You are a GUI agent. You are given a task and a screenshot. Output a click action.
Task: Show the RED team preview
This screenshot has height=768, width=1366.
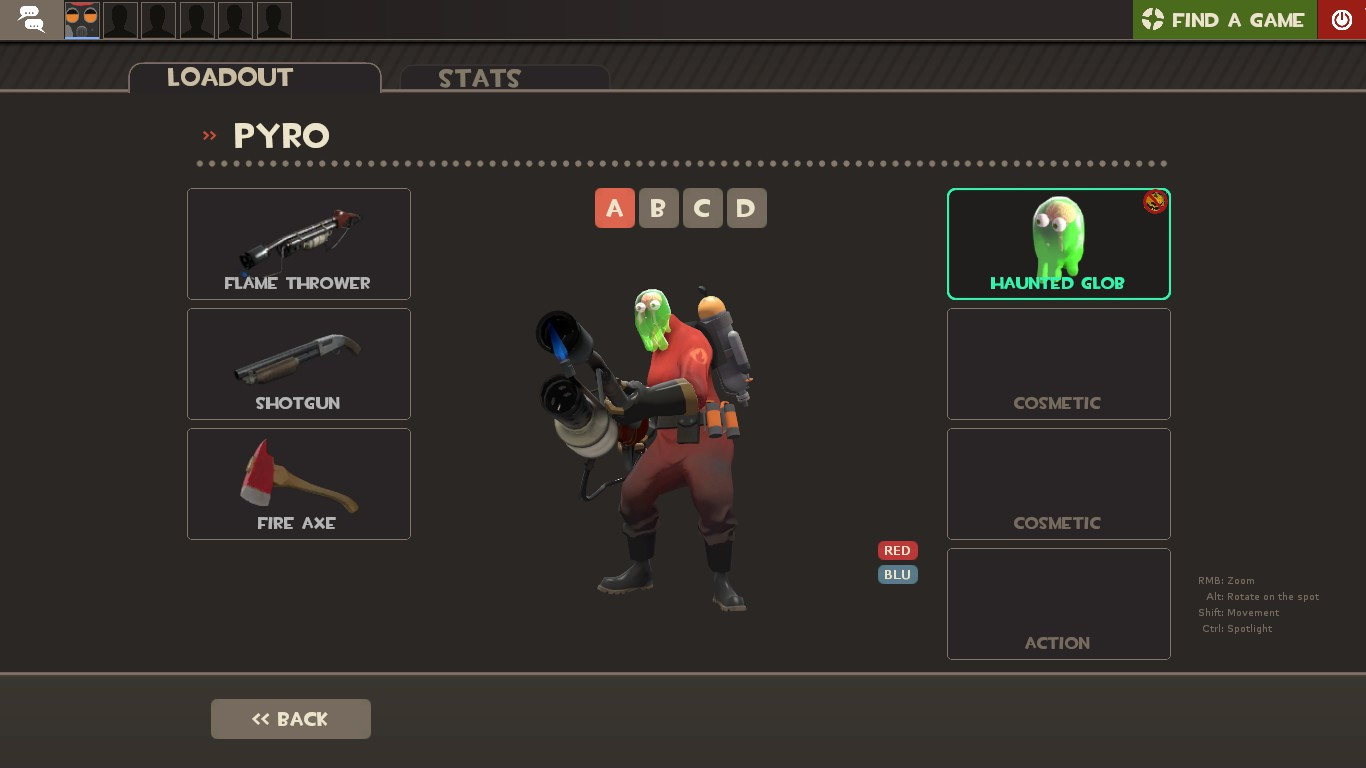pyautogui.click(x=897, y=550)
